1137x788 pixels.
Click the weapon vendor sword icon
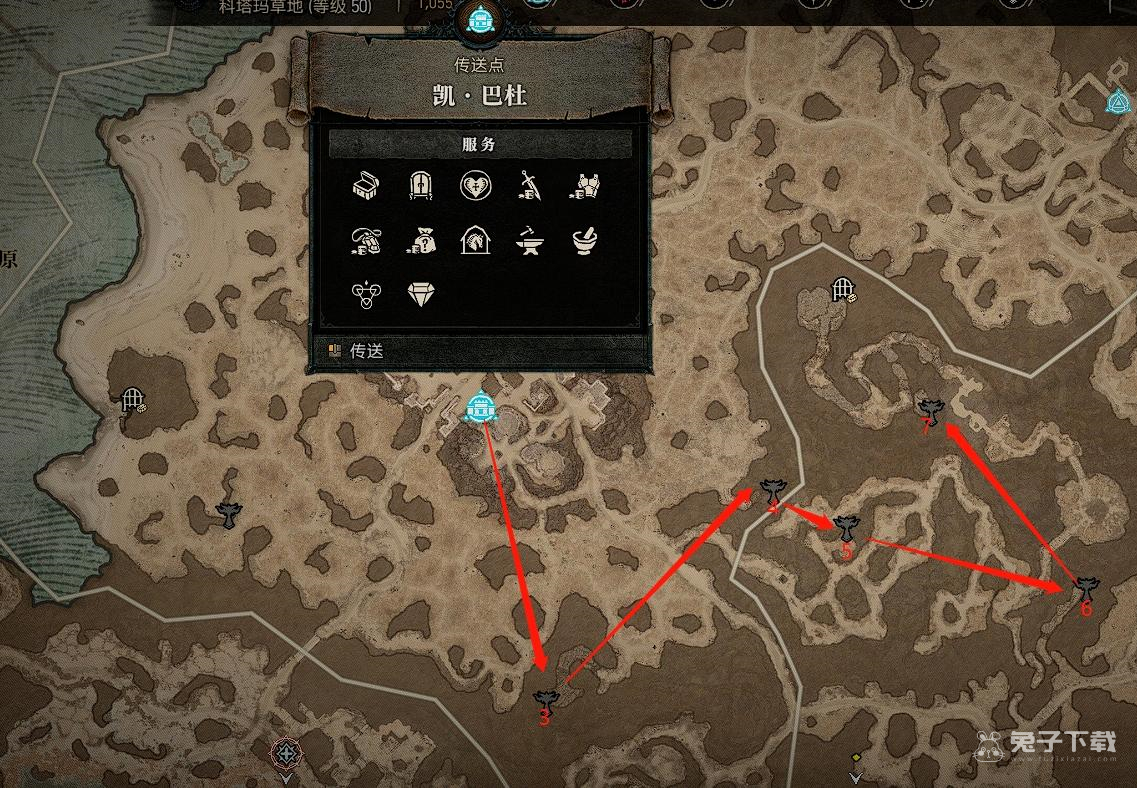click(530, 186)
